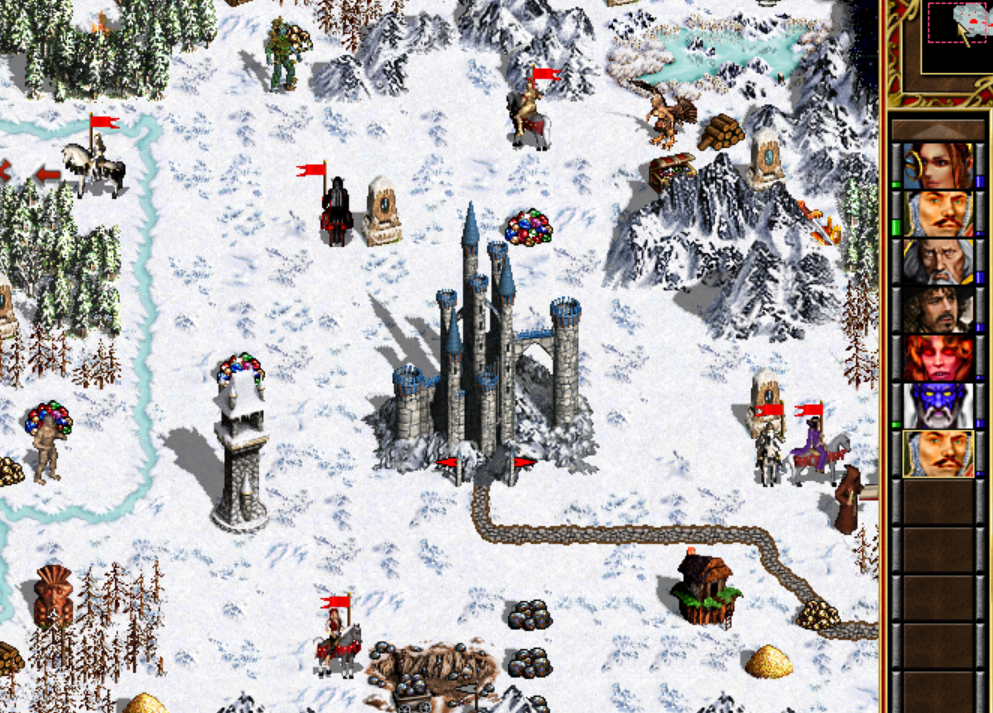The height and width of the screenshot is (713, 993).
Task: Select the red-haired woman hero portrait
Action: pos(938,165)
